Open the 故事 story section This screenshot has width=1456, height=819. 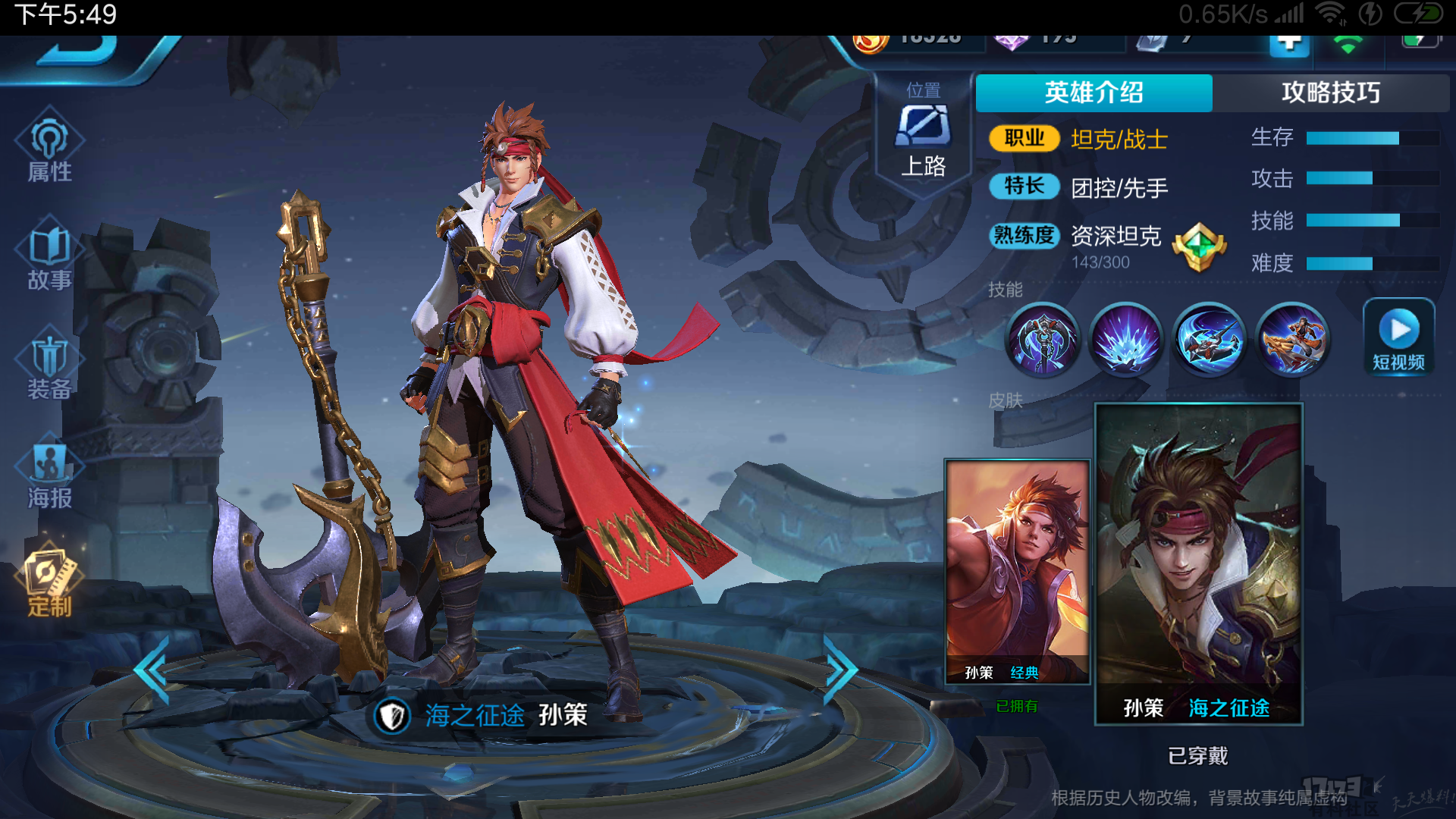tap(50, 259)
